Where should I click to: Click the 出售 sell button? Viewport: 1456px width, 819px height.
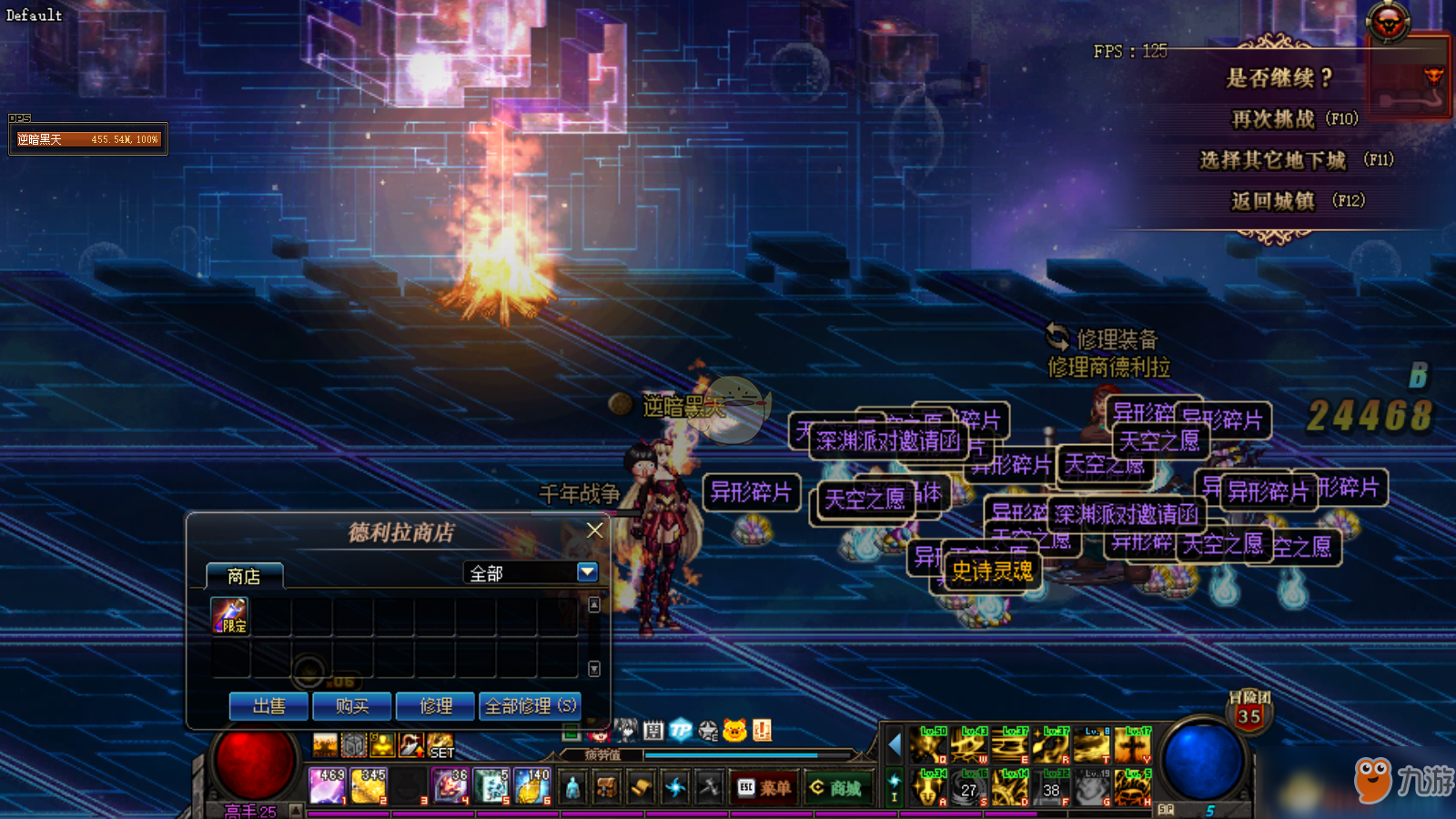pyautogui.click(x=269, y=706)
